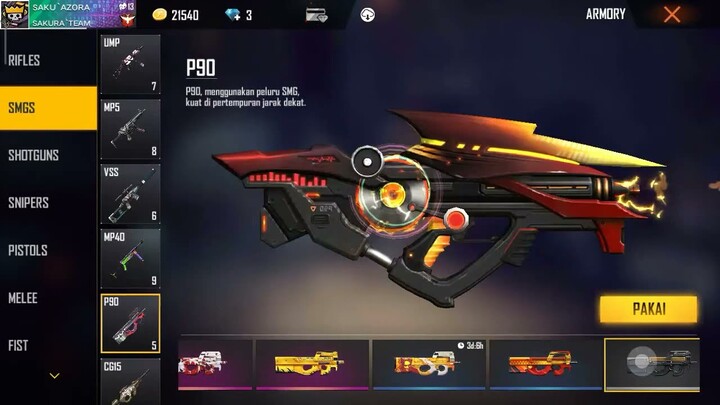Choose the MP5 weapon tile
Image resolution: width=720 pixels, height=405 pixels.
pos(130,129)
